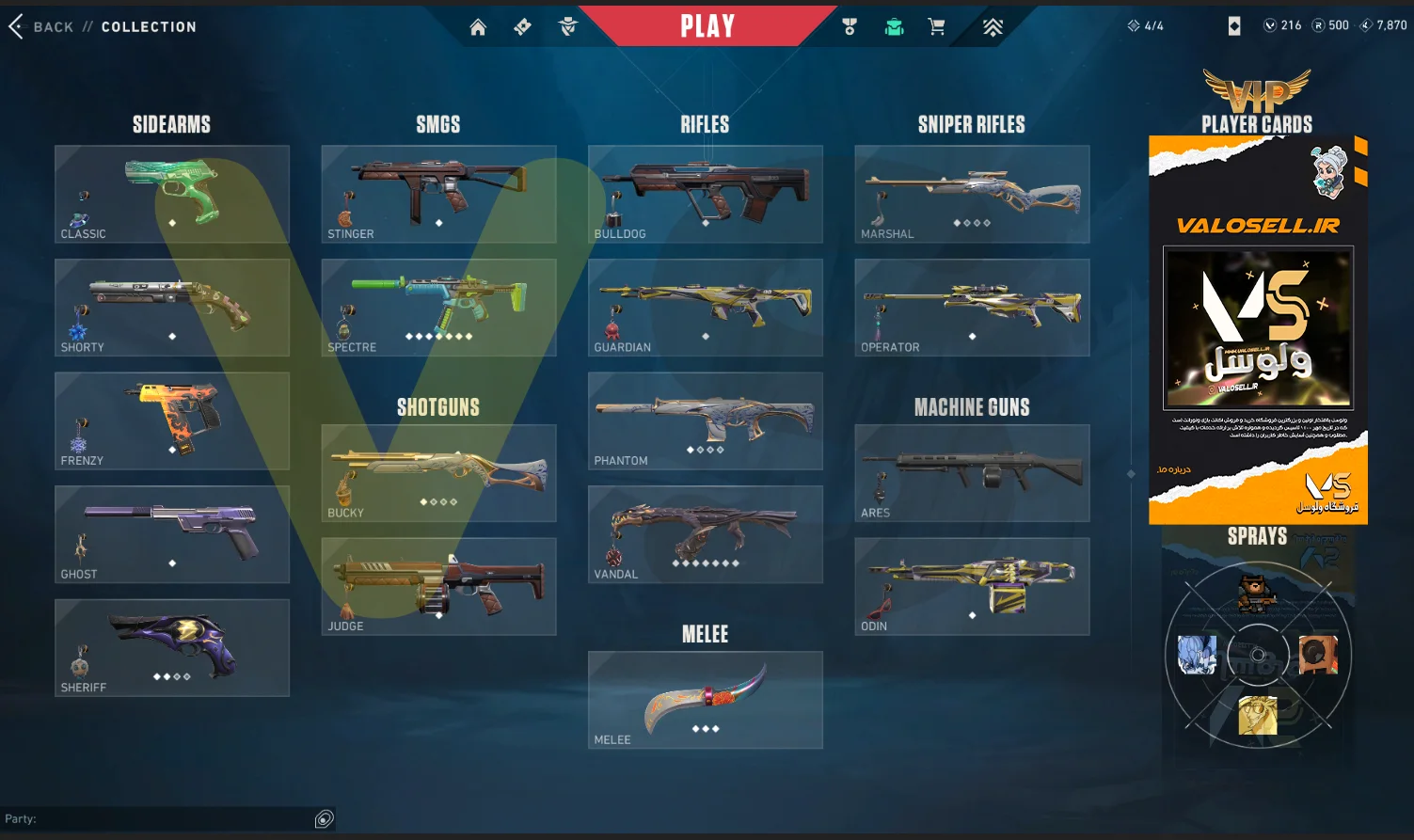Pick the Sheriff weapon slot
The image size is (1414, 840).
[172, 648]
